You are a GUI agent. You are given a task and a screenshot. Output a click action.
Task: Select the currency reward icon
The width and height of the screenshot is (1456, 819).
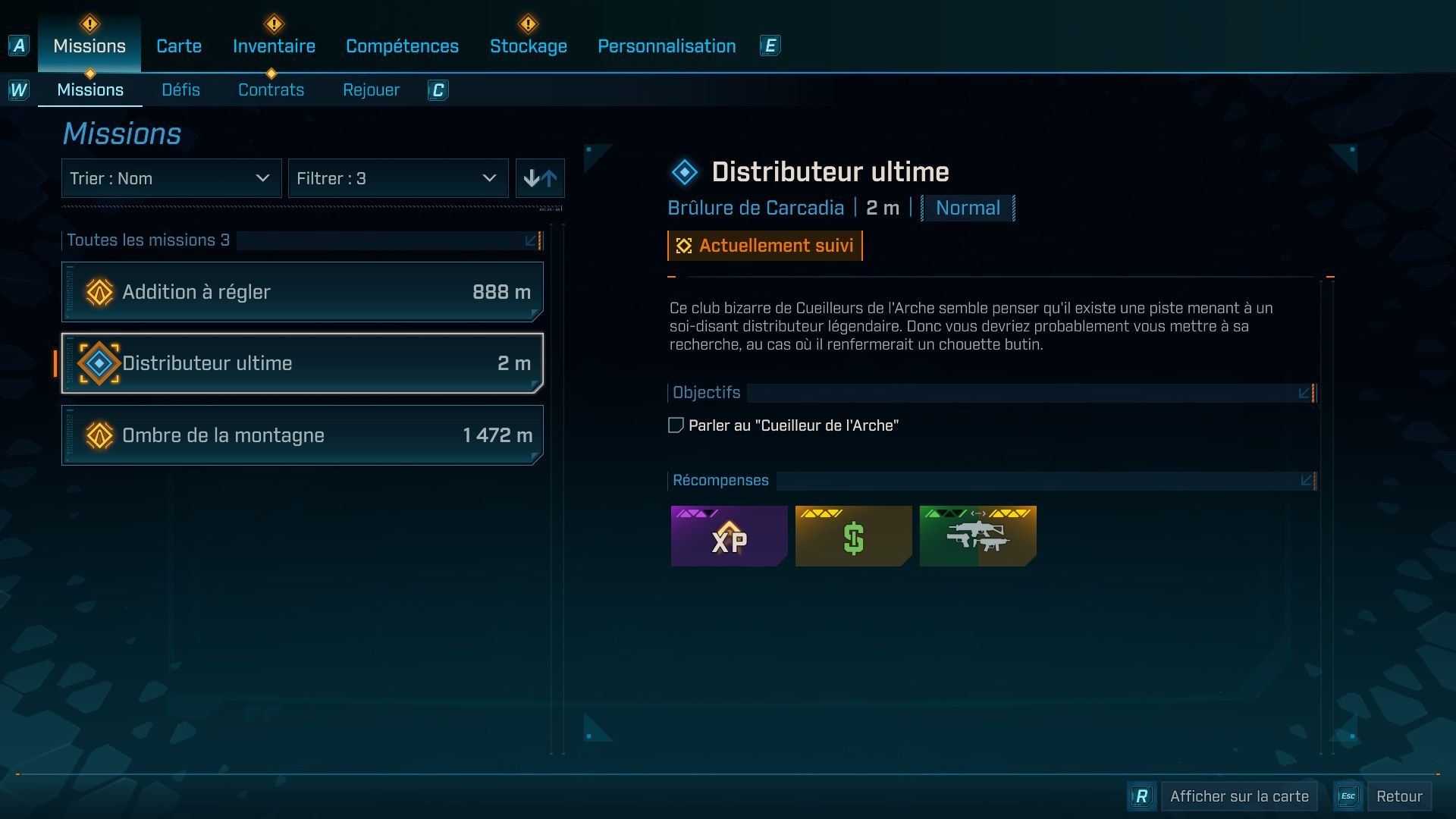pyautogui.click(x=853, y=536)
